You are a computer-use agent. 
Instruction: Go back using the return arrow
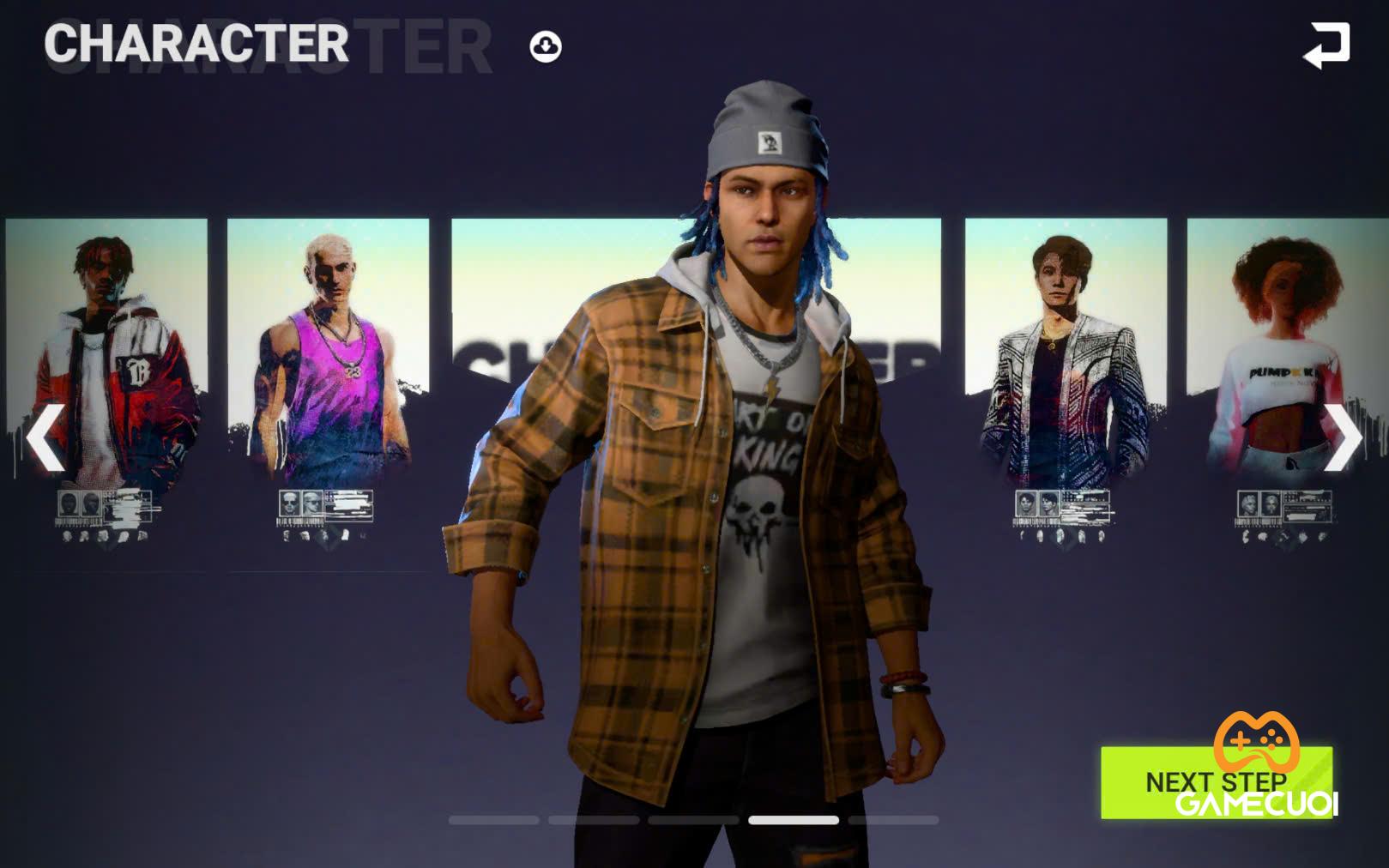(1326, 45)
